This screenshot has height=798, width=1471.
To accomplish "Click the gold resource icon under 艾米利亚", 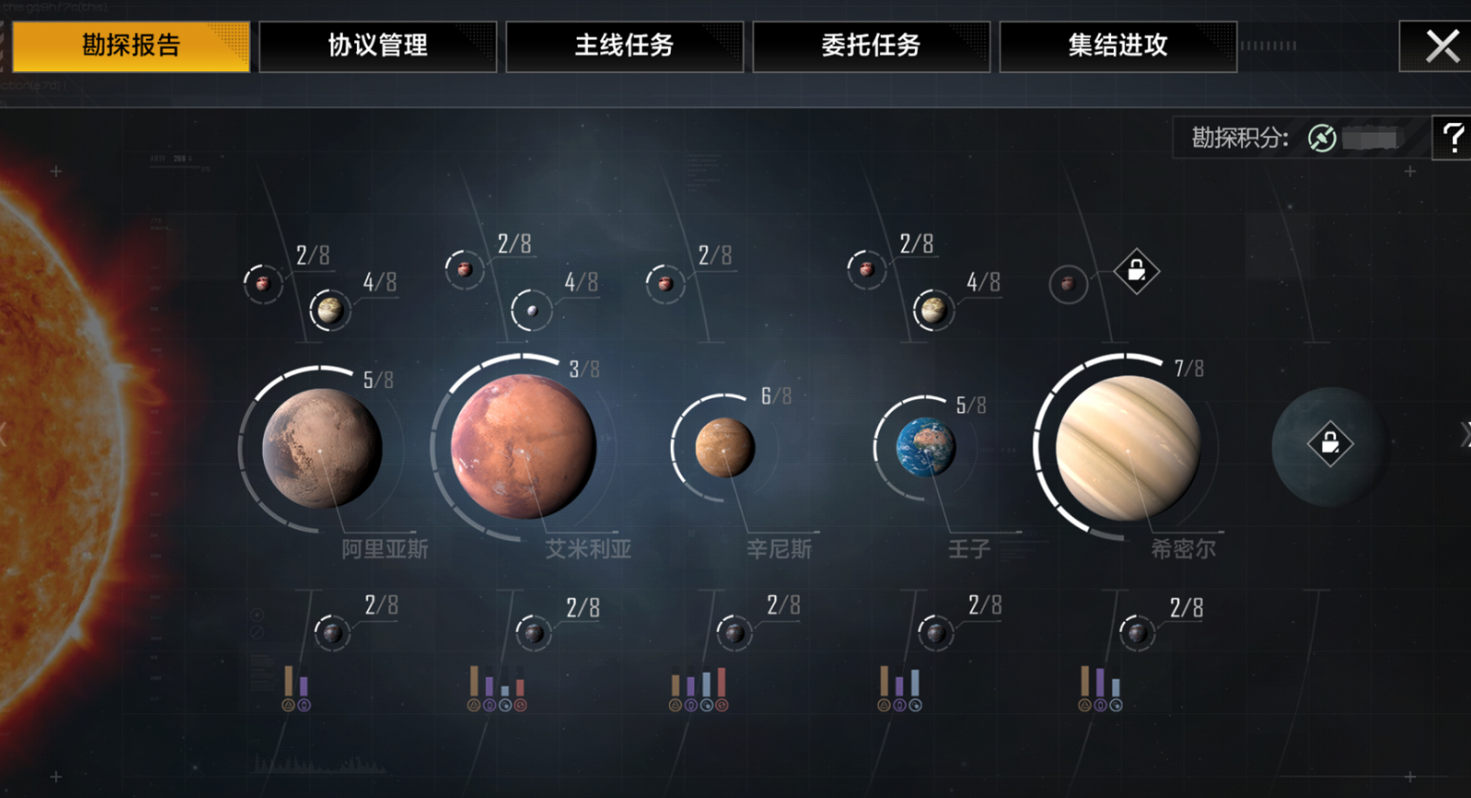I will pyautogui.click(x=474, y=704).
